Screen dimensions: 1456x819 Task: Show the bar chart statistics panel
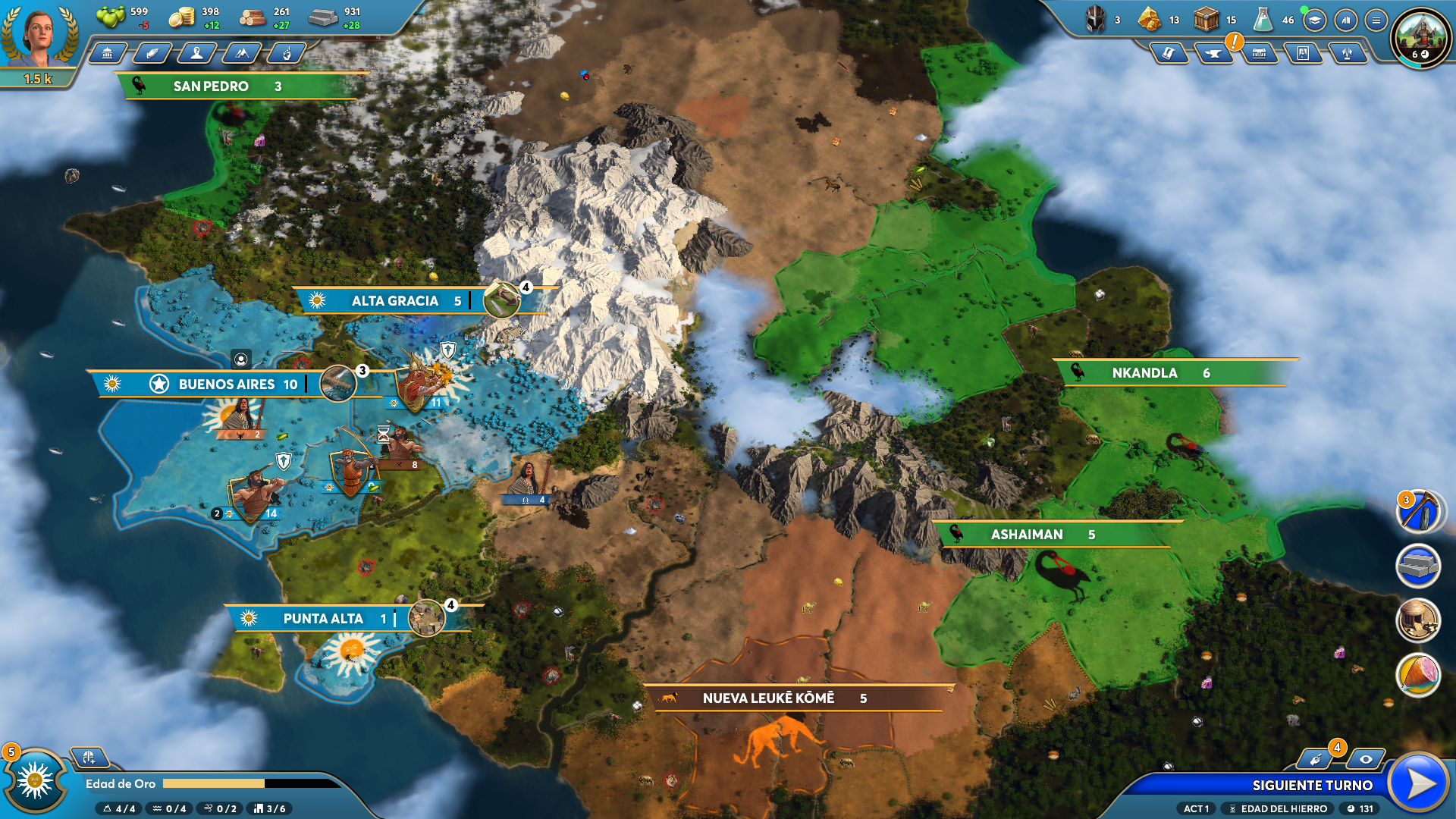[x=1345, y=20]
